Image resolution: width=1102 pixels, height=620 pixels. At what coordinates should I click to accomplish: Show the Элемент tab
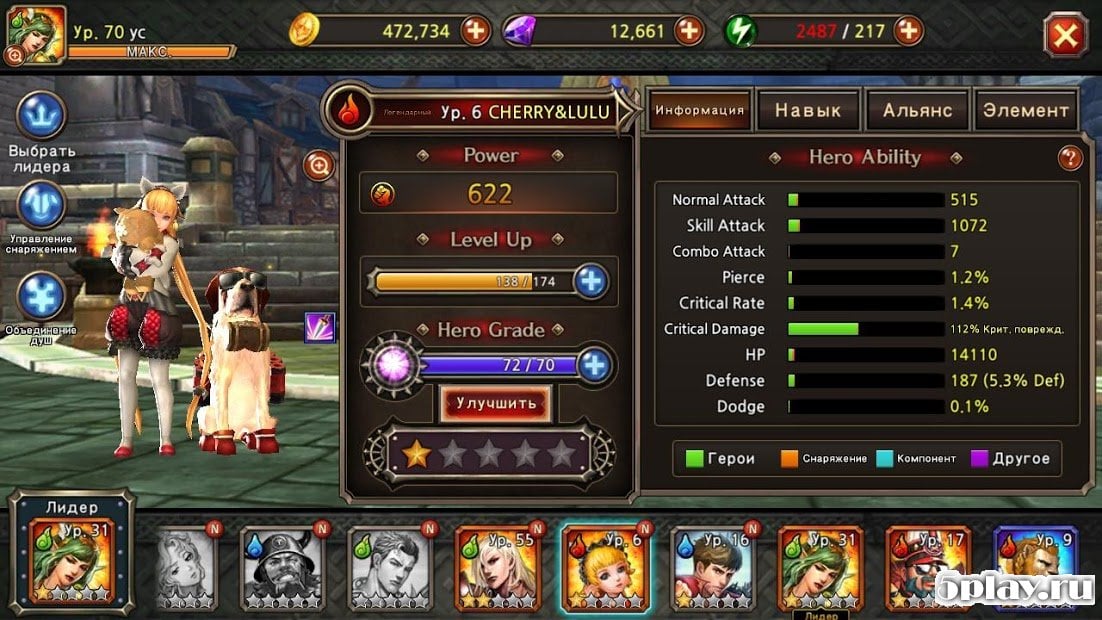(1026, 110)
